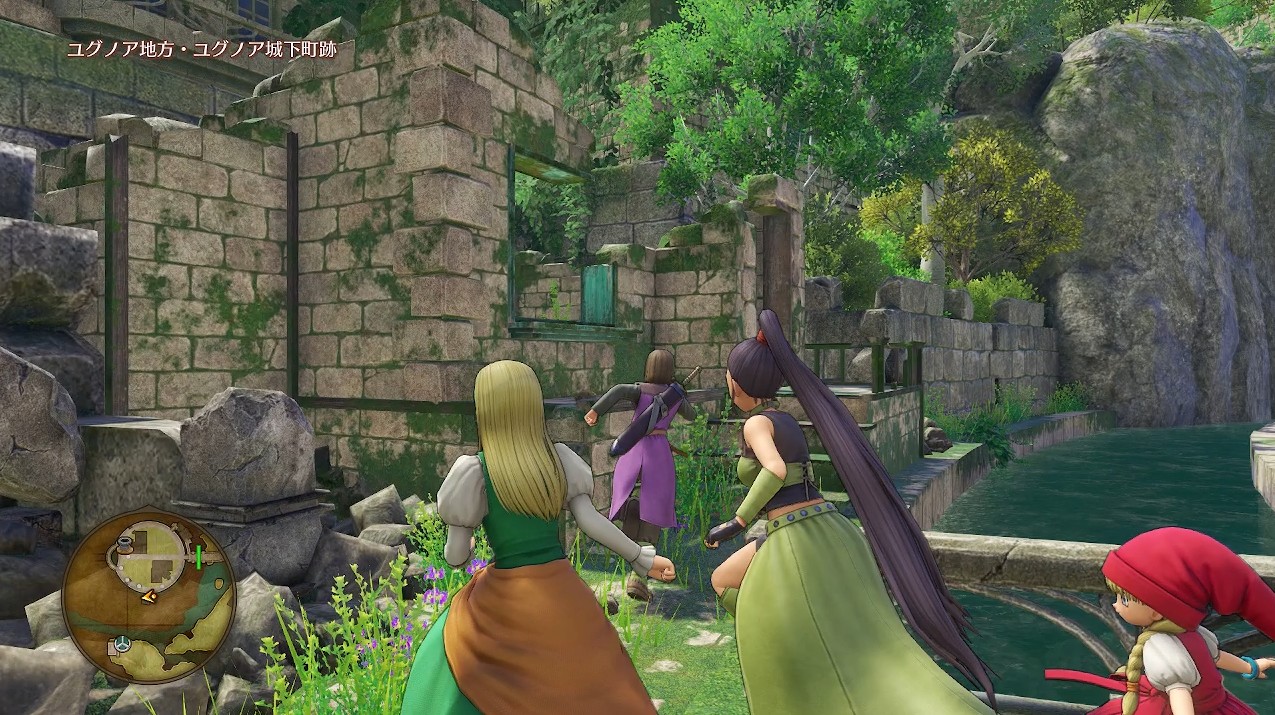This screenshot has height=715, width=1275.
Task: Select the well icon on the minimap
Action: click(x=126, y=546)
